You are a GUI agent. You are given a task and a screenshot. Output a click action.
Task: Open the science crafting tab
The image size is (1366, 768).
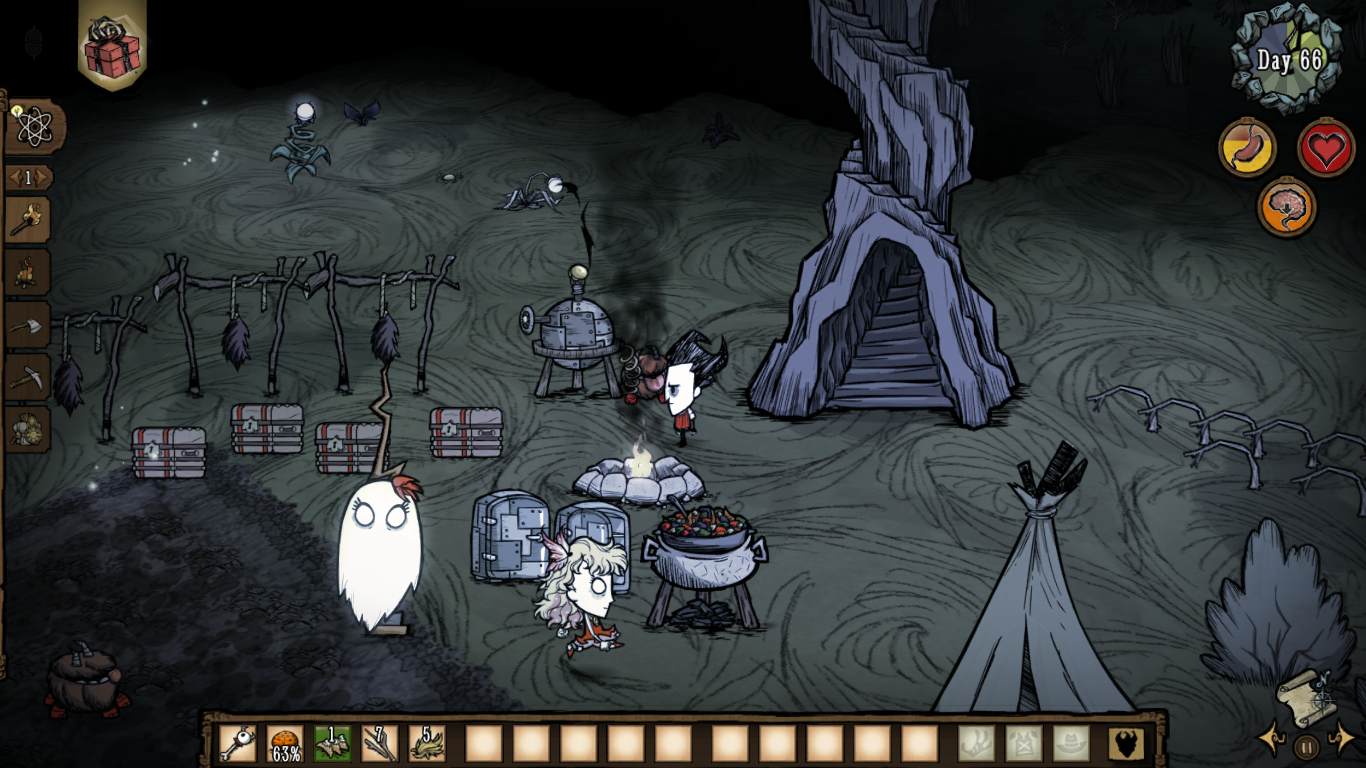[35, 126]
